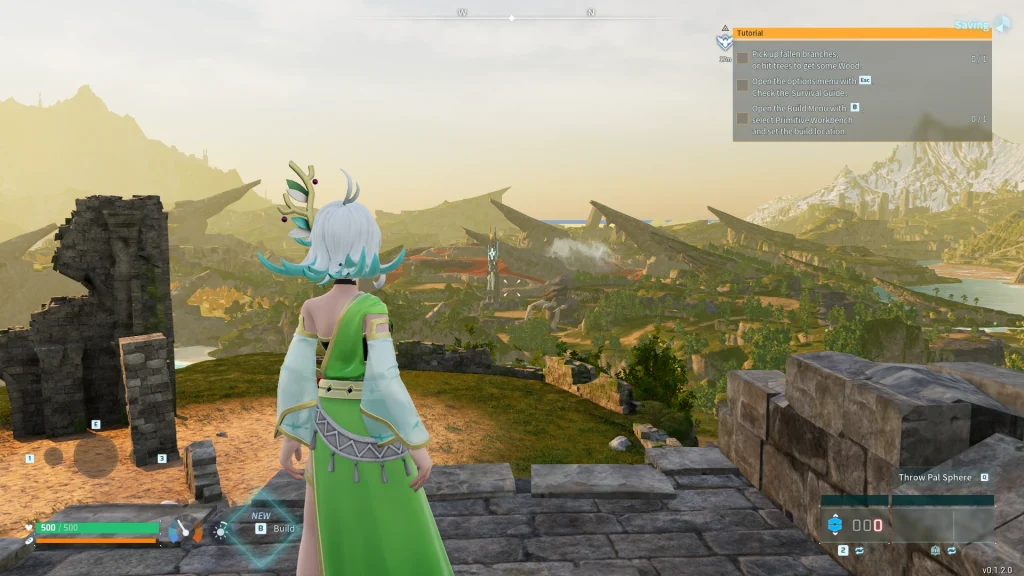Select the Primitive Workbench build objective

tap(742, 118)
